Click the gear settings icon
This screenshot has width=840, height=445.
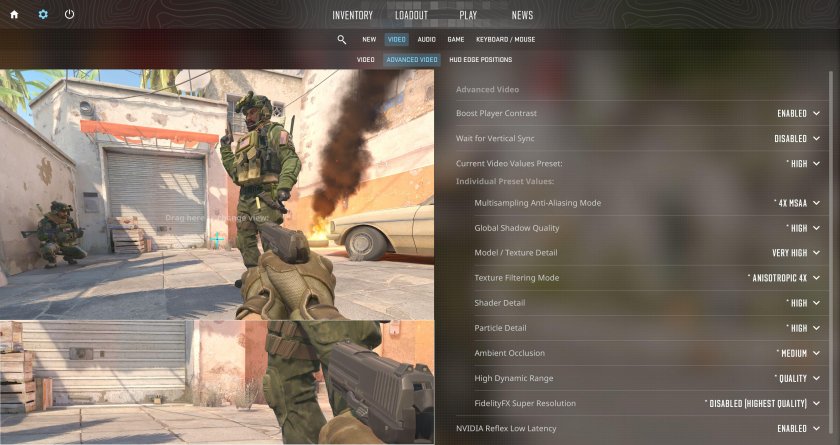pyautogui.click(x=42, y=15)
